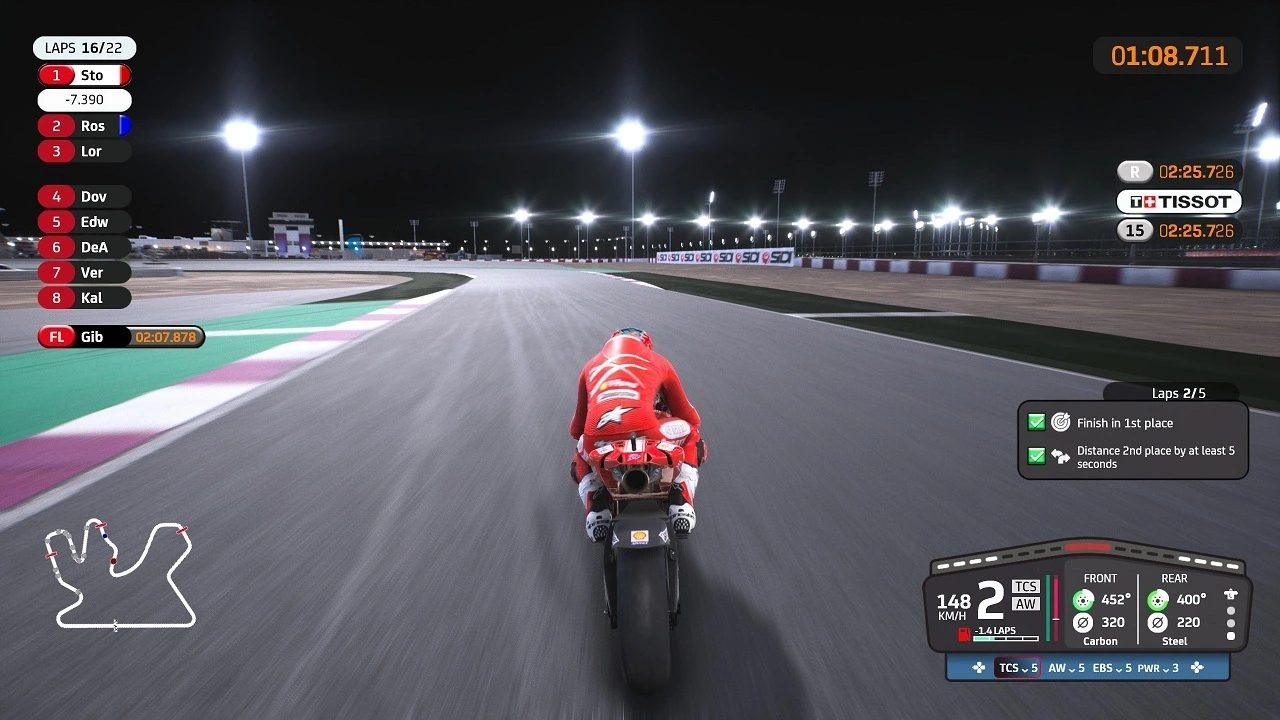Image resolution: width=1280 pixels, height=720 pixels.
Task: Check the Finish in 1st place objective
Action: pyautogui.click(x=1037, y=422)
